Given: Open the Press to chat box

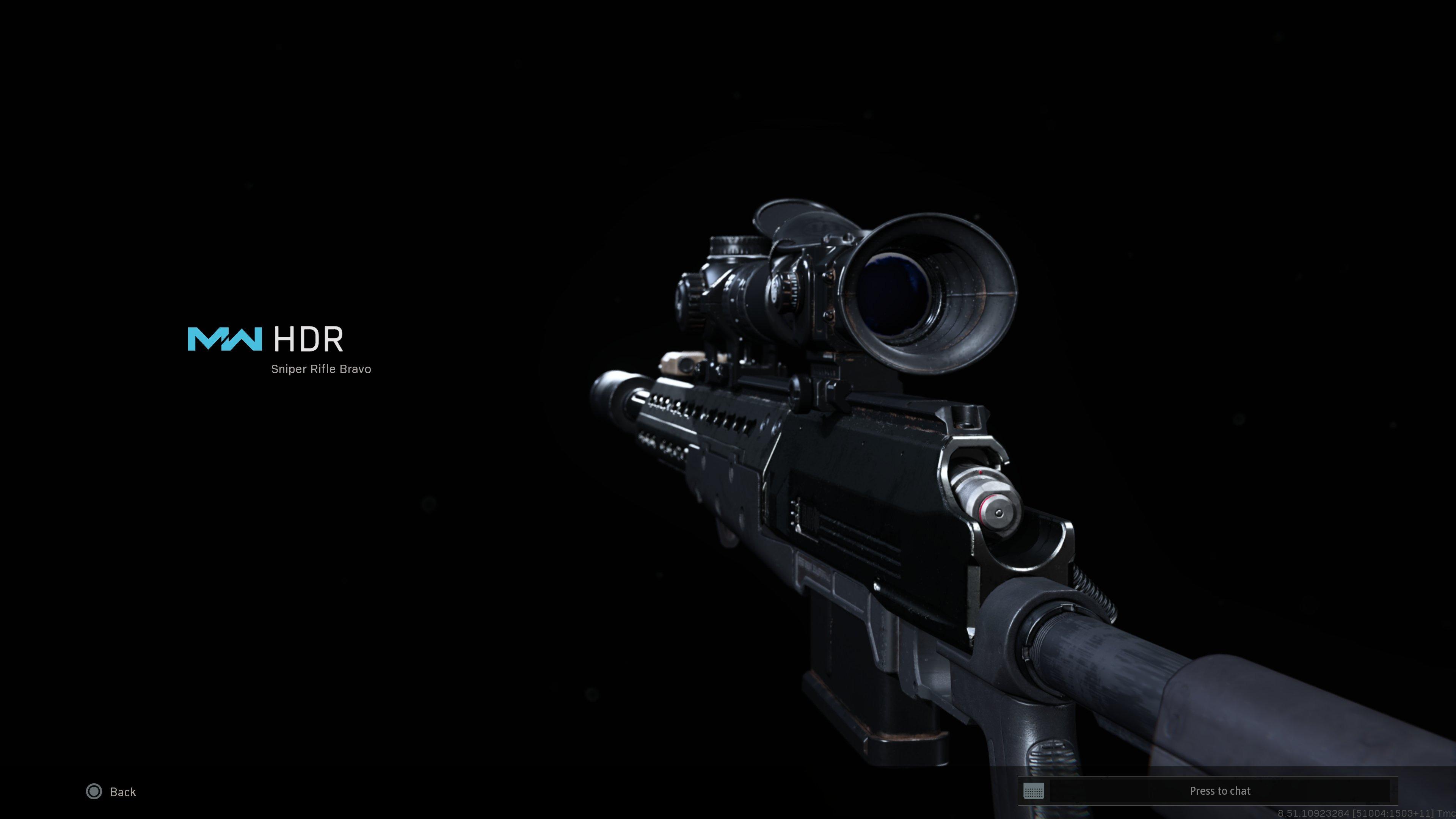Looking at the screenshot, I should tap(1219, 791).
